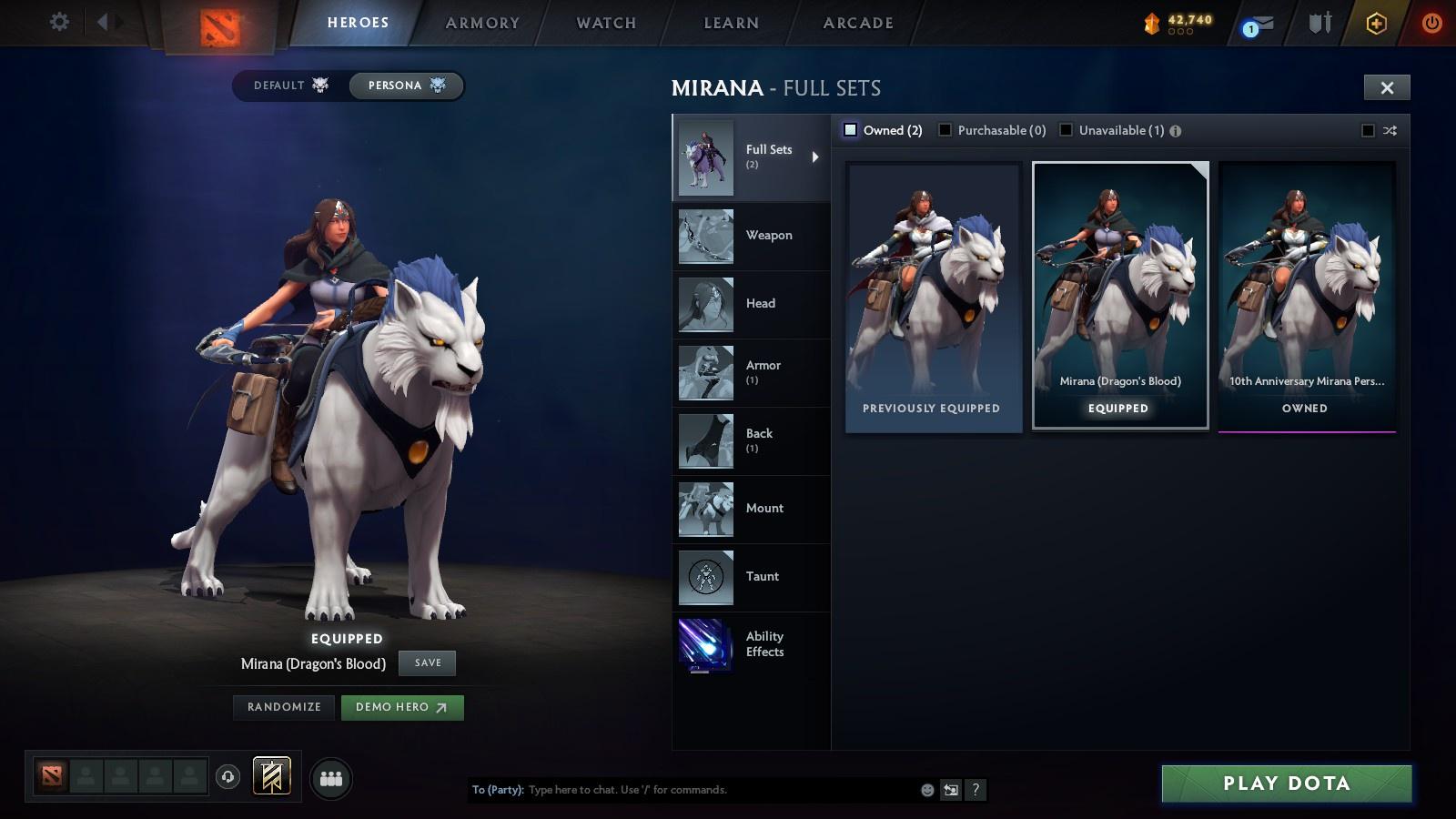Screen dimensions: 1456x819
Task: Switch to the Armory tab
Action: coord(481,23)
